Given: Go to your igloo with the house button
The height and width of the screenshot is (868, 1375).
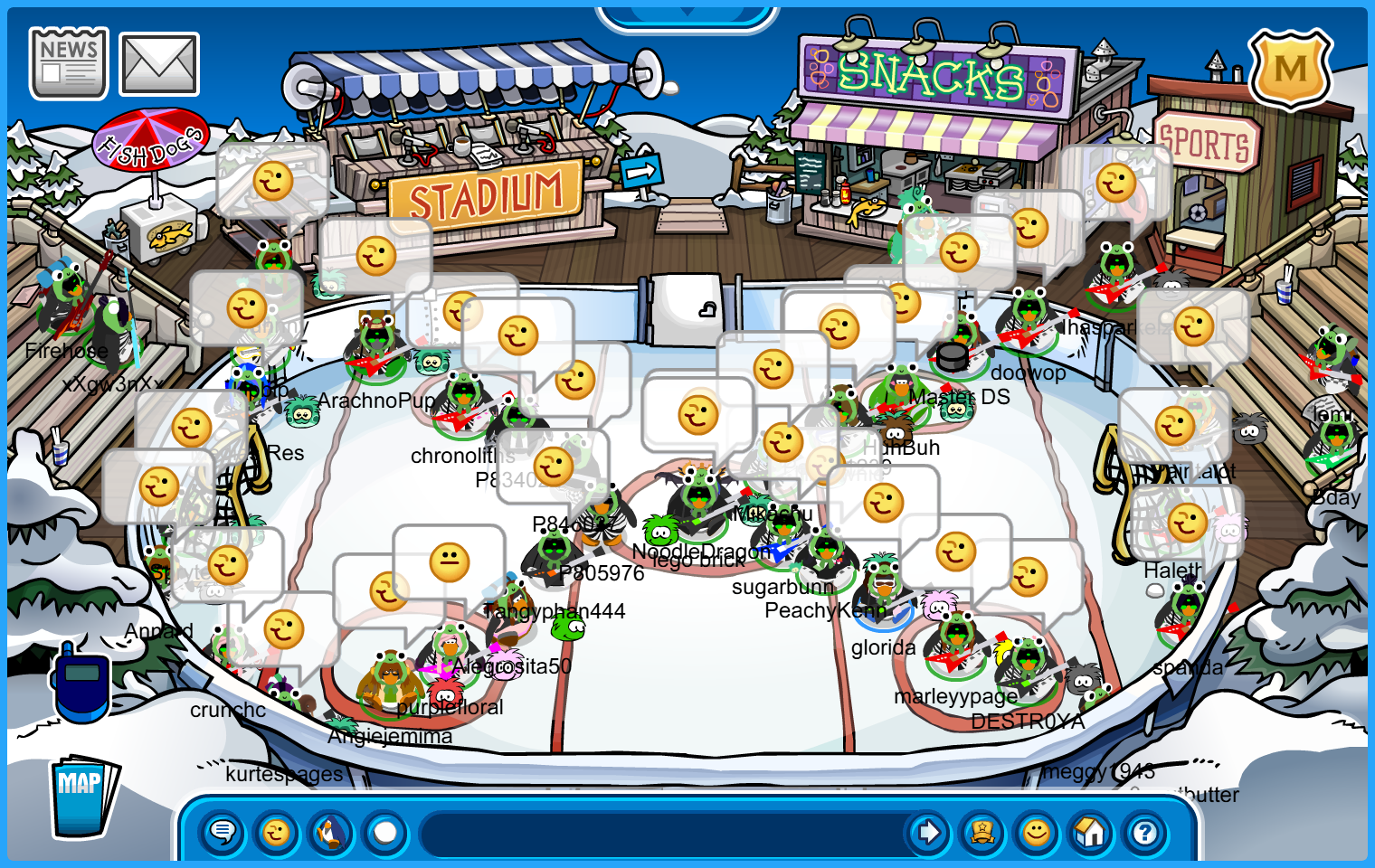Looking at the screenshot, I should click(x=1091, y=832).
